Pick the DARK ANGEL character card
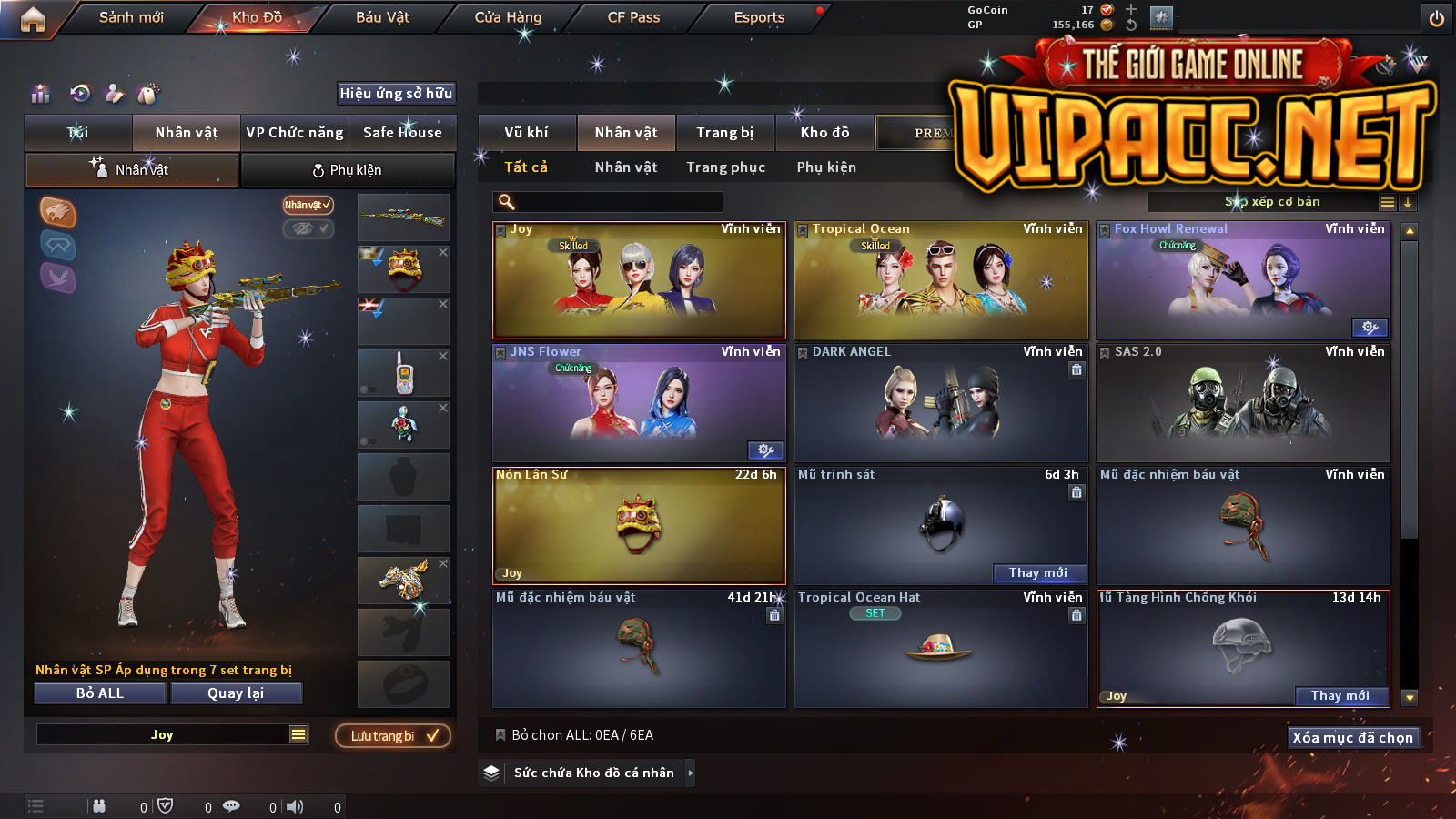1456x819 pixels. point(941,405)
